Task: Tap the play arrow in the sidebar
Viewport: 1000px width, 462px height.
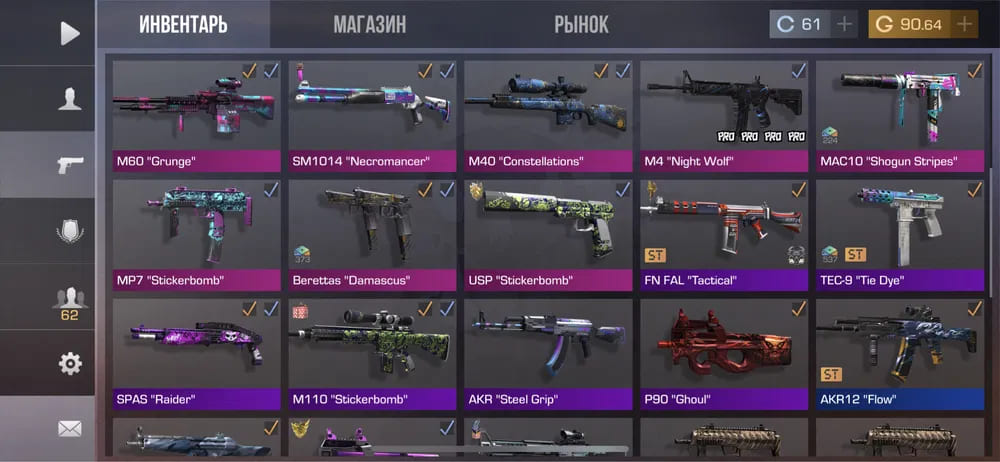Action: coord(69,33)
